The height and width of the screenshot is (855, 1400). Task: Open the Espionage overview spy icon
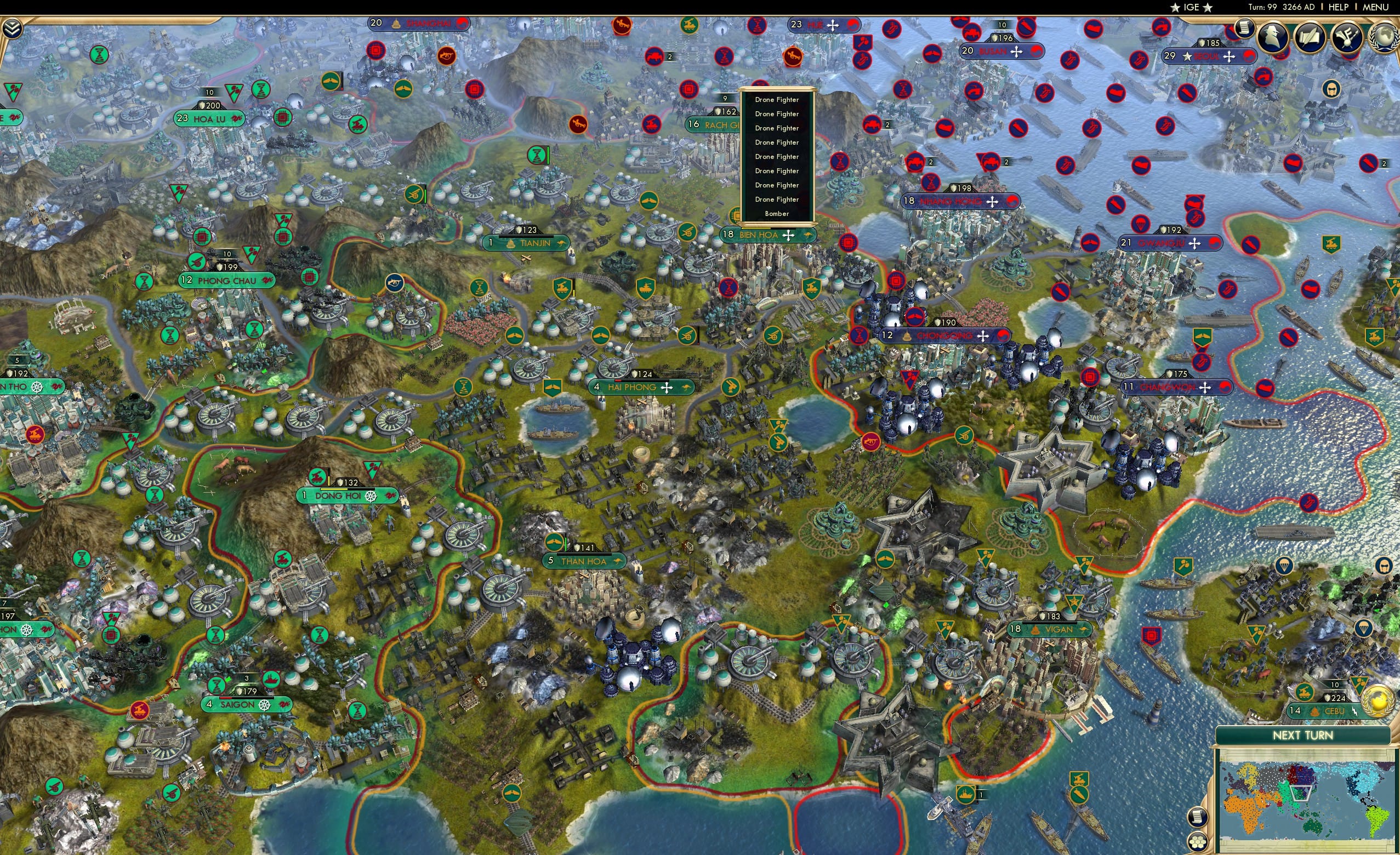pos(1272,38)
